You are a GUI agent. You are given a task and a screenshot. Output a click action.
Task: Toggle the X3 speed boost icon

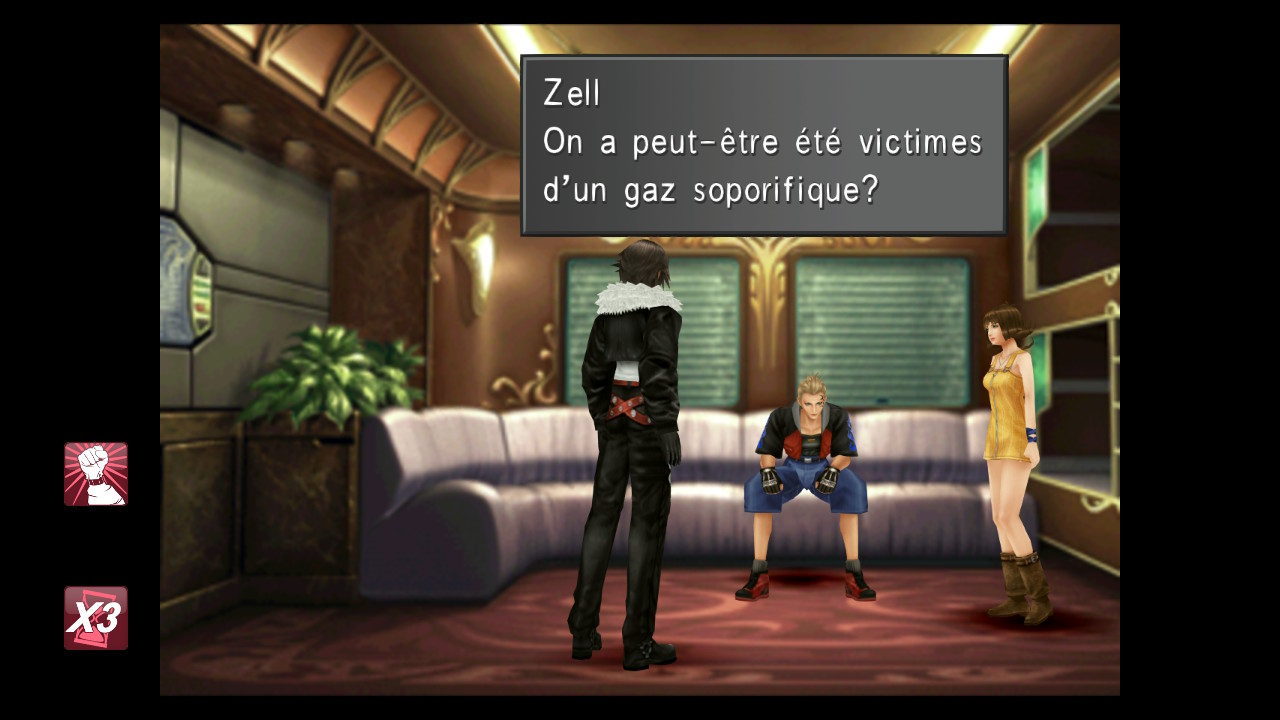pos(96,618)
